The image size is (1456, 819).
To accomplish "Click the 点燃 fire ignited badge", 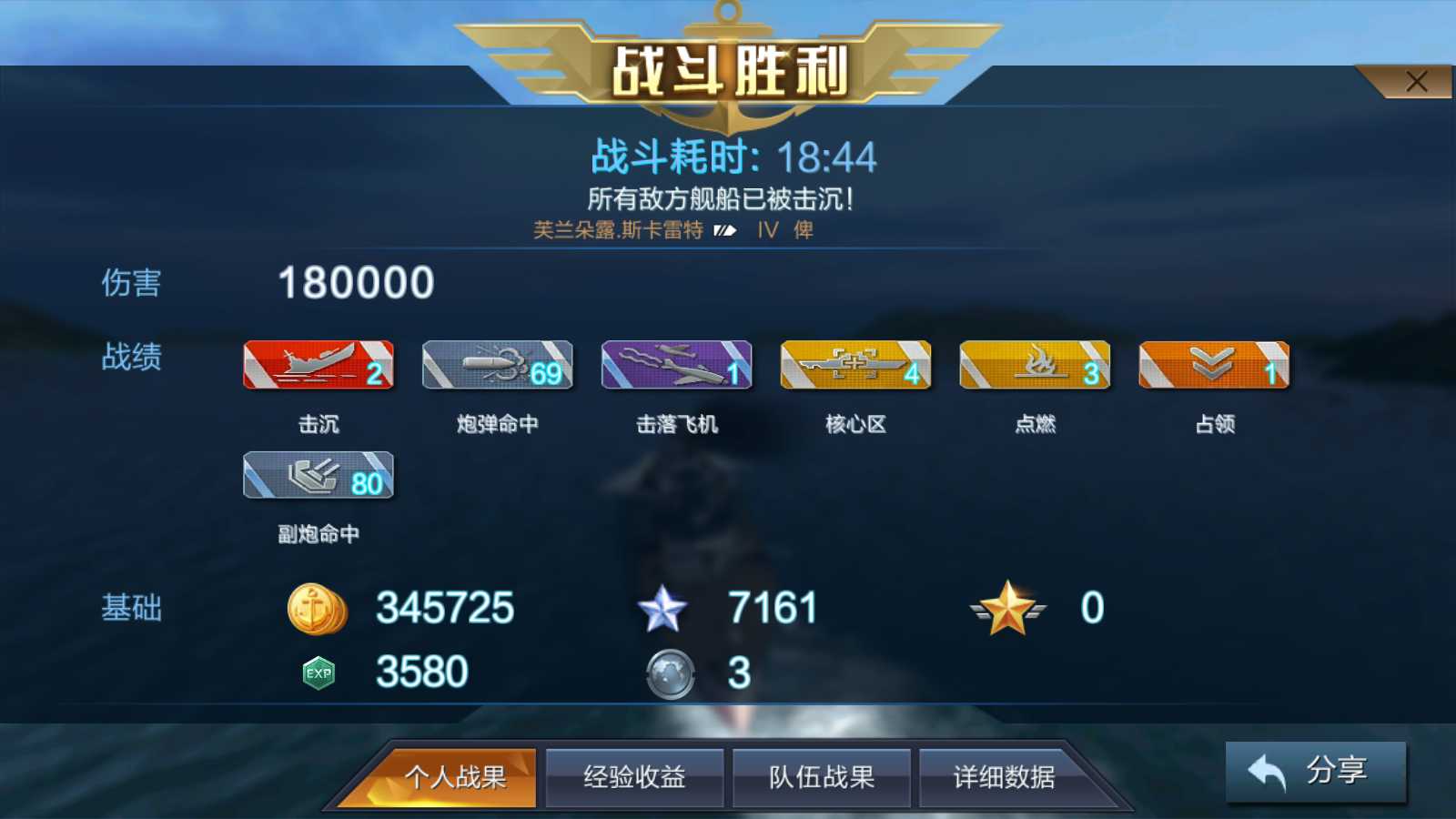I will click(x=1035, y=364).
